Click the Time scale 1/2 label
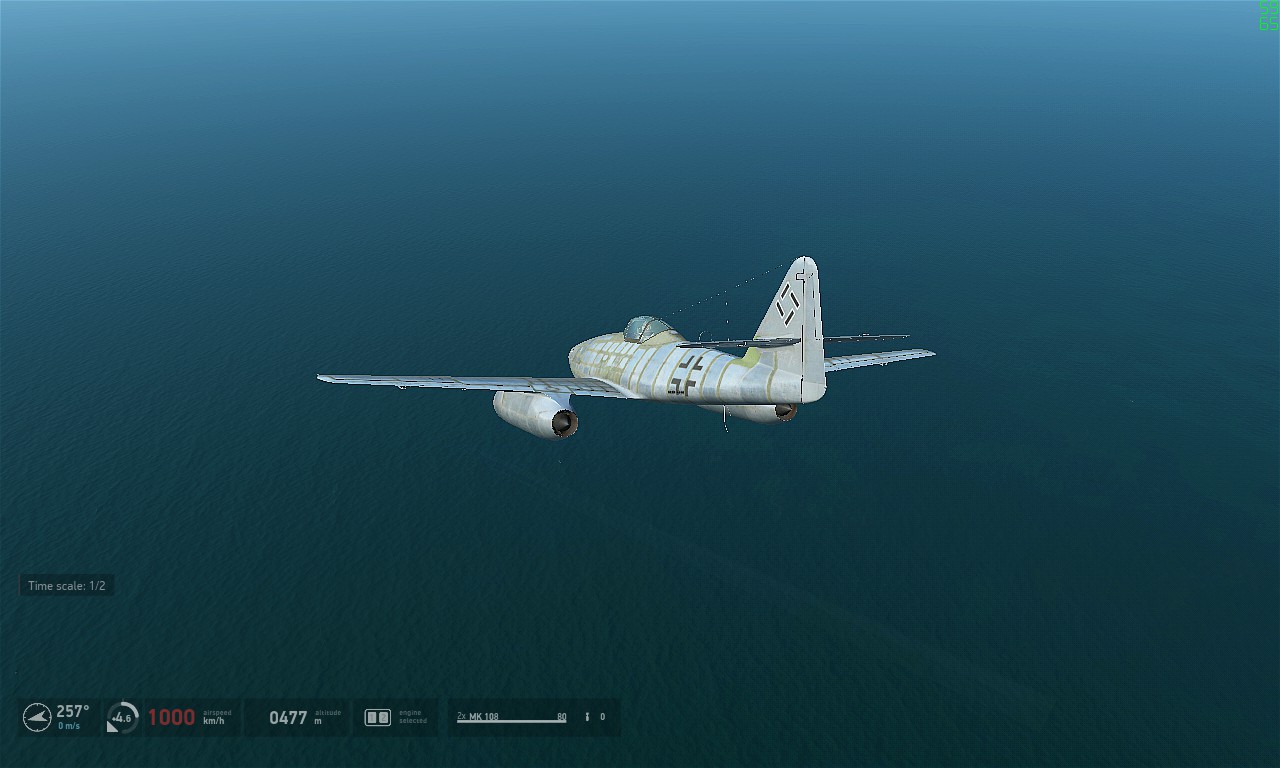The width and height of the screenshot is (1280, 768). click(66, 586)
